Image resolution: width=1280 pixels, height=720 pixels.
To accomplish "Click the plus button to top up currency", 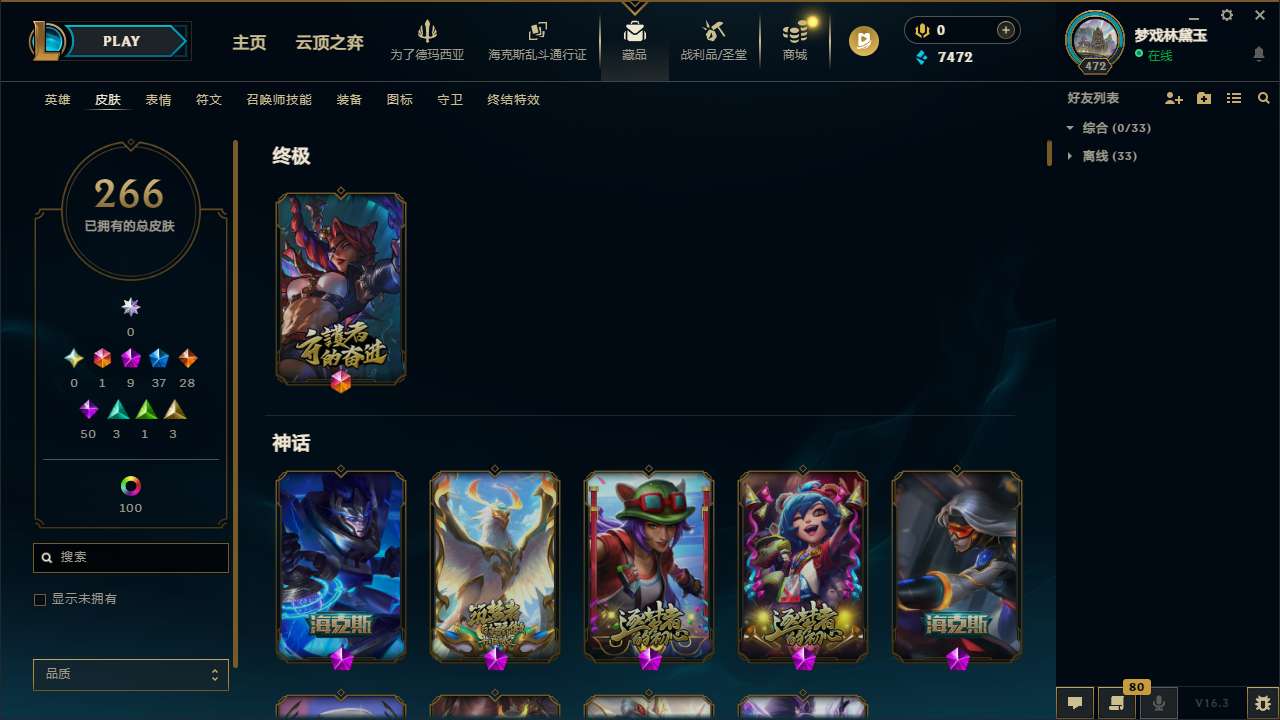I will [1004, 30].
